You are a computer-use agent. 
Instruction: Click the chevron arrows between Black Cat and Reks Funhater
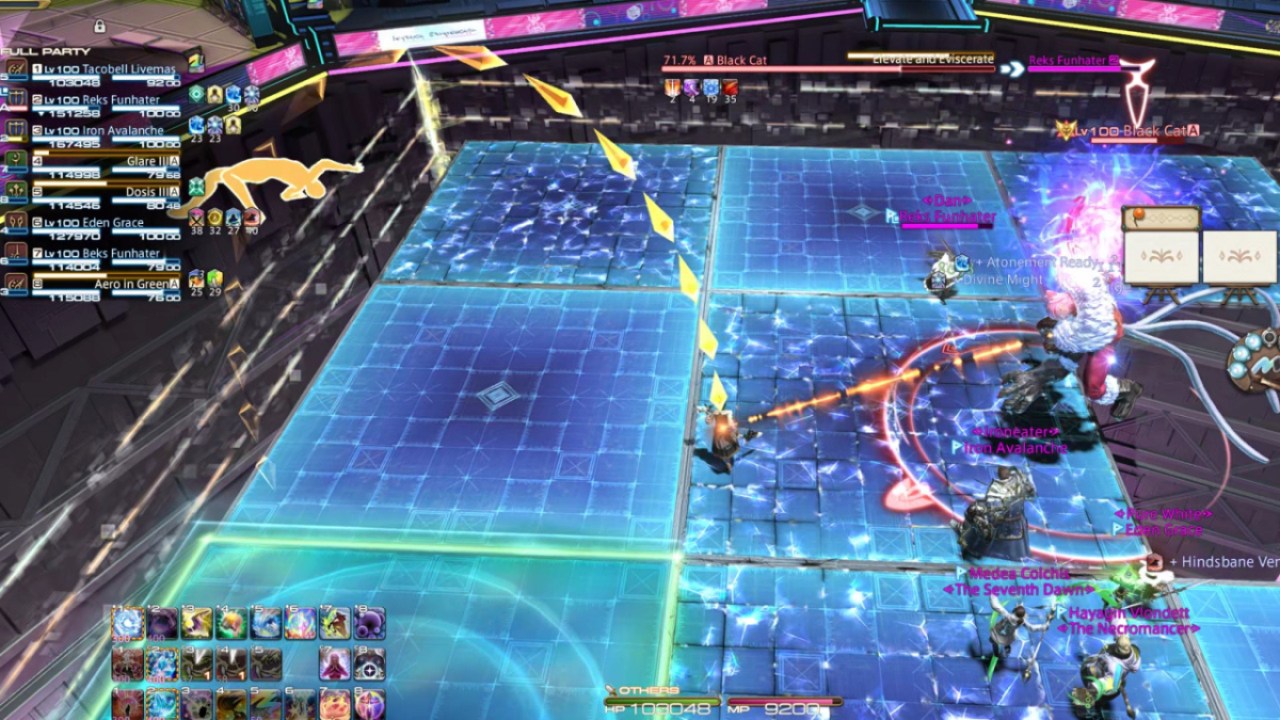point(1013,68)
